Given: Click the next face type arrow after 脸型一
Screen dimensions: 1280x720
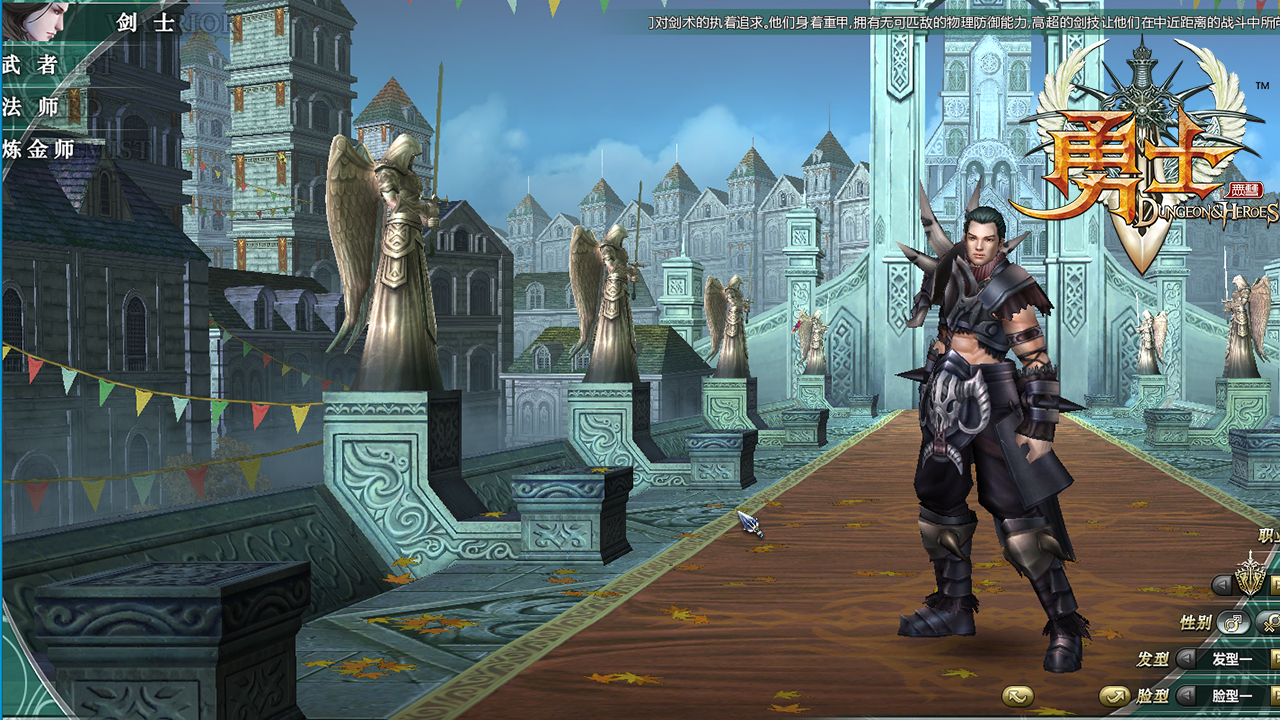Looking at the screenshot, I should (1275, 695).
